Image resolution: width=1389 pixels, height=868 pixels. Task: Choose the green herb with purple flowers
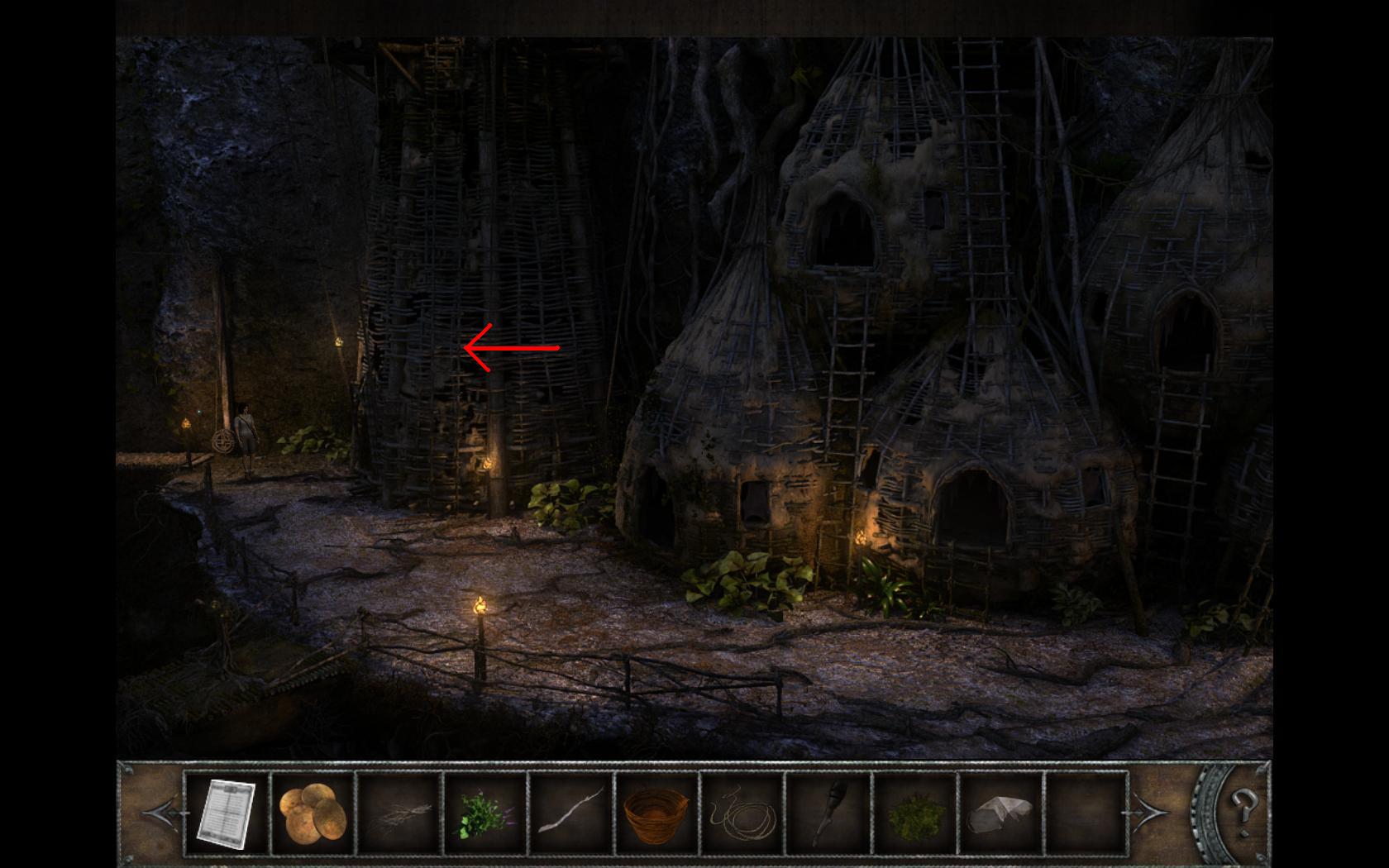pyautogui.click(x=484, y=814)
